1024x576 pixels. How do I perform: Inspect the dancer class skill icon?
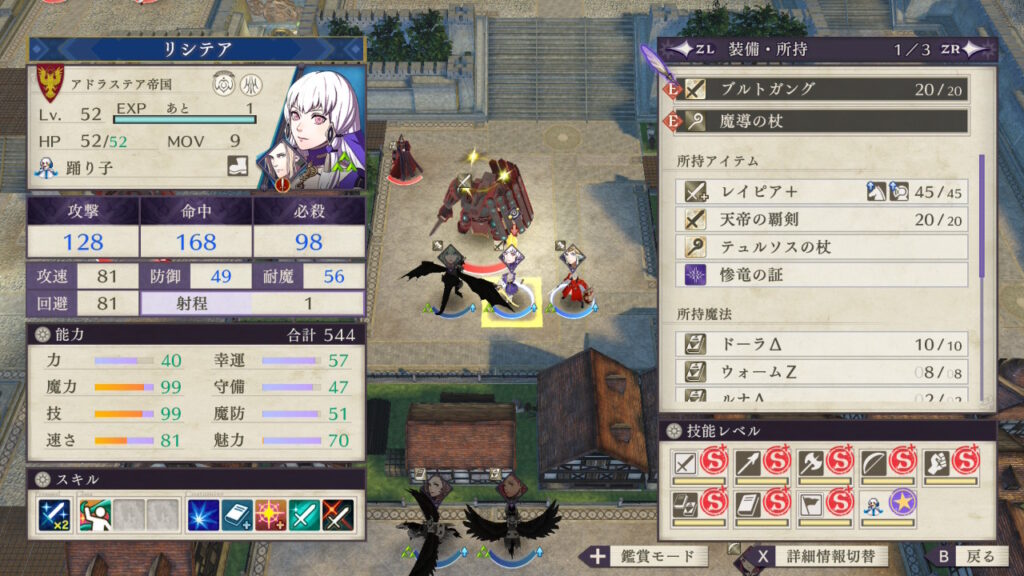pos(94,514)
